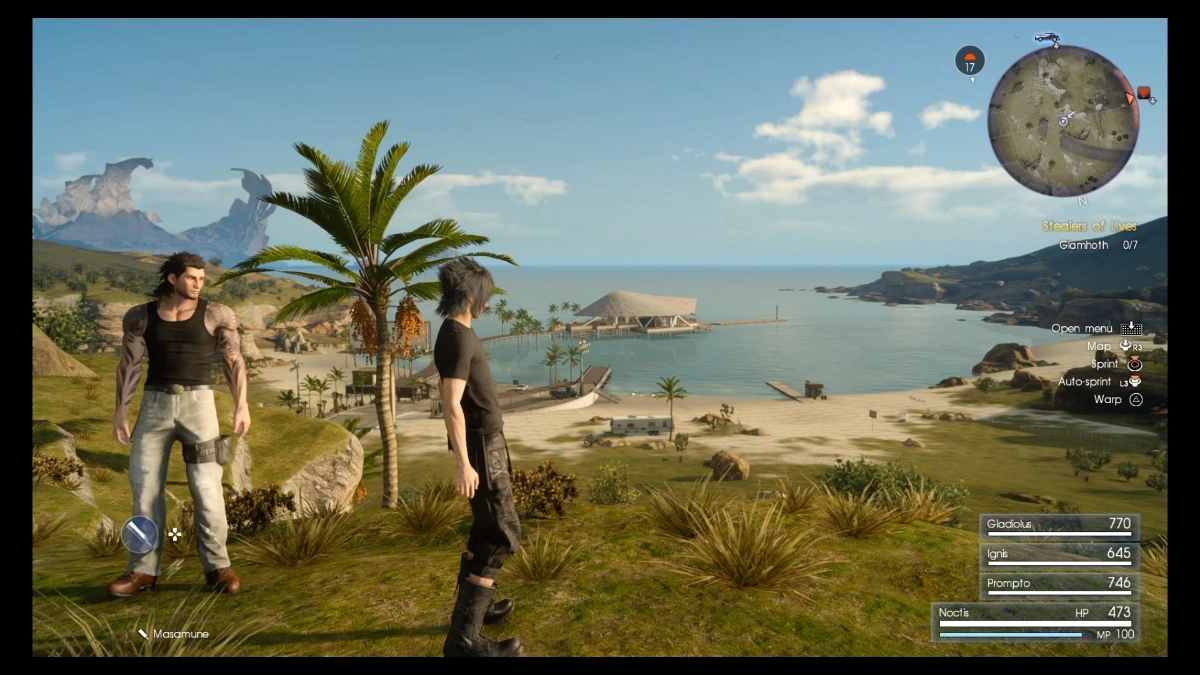Screen dimensions: 1200x675
Task: Select Ignis in the party list
Action: (x=1058, y=556)
